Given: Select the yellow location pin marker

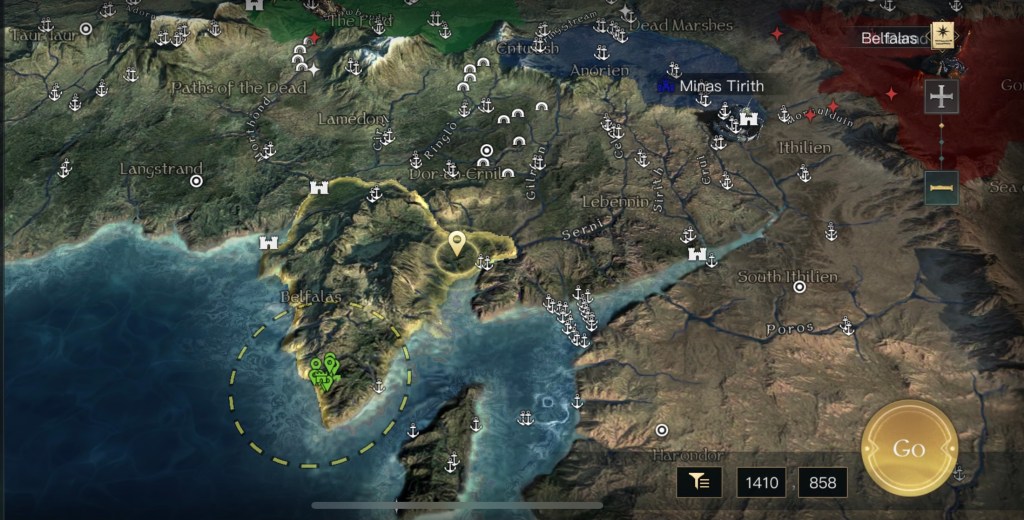Looking at the screenshot, I should (457, 244).
